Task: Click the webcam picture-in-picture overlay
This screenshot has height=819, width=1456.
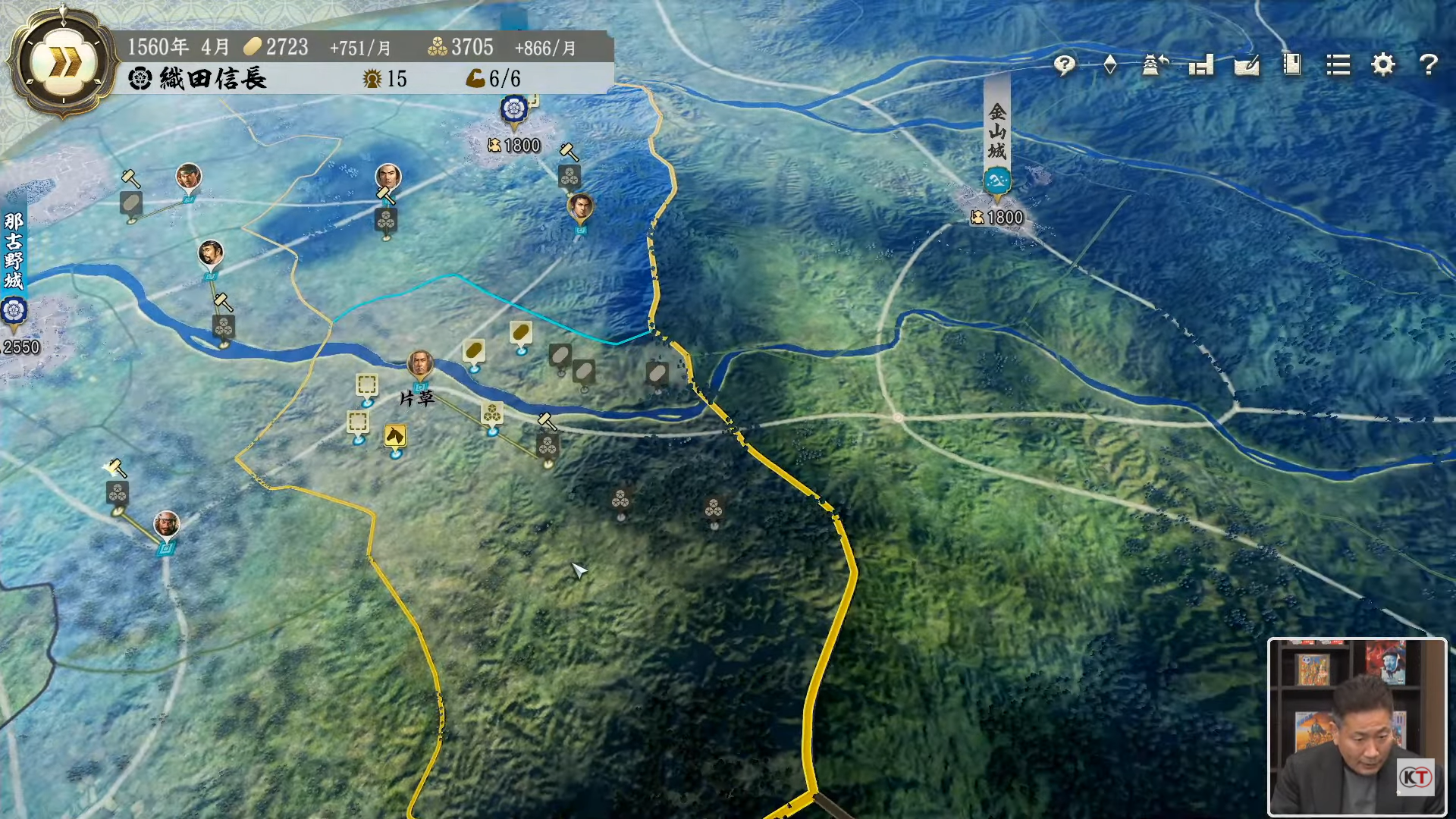Action: 1357,726
